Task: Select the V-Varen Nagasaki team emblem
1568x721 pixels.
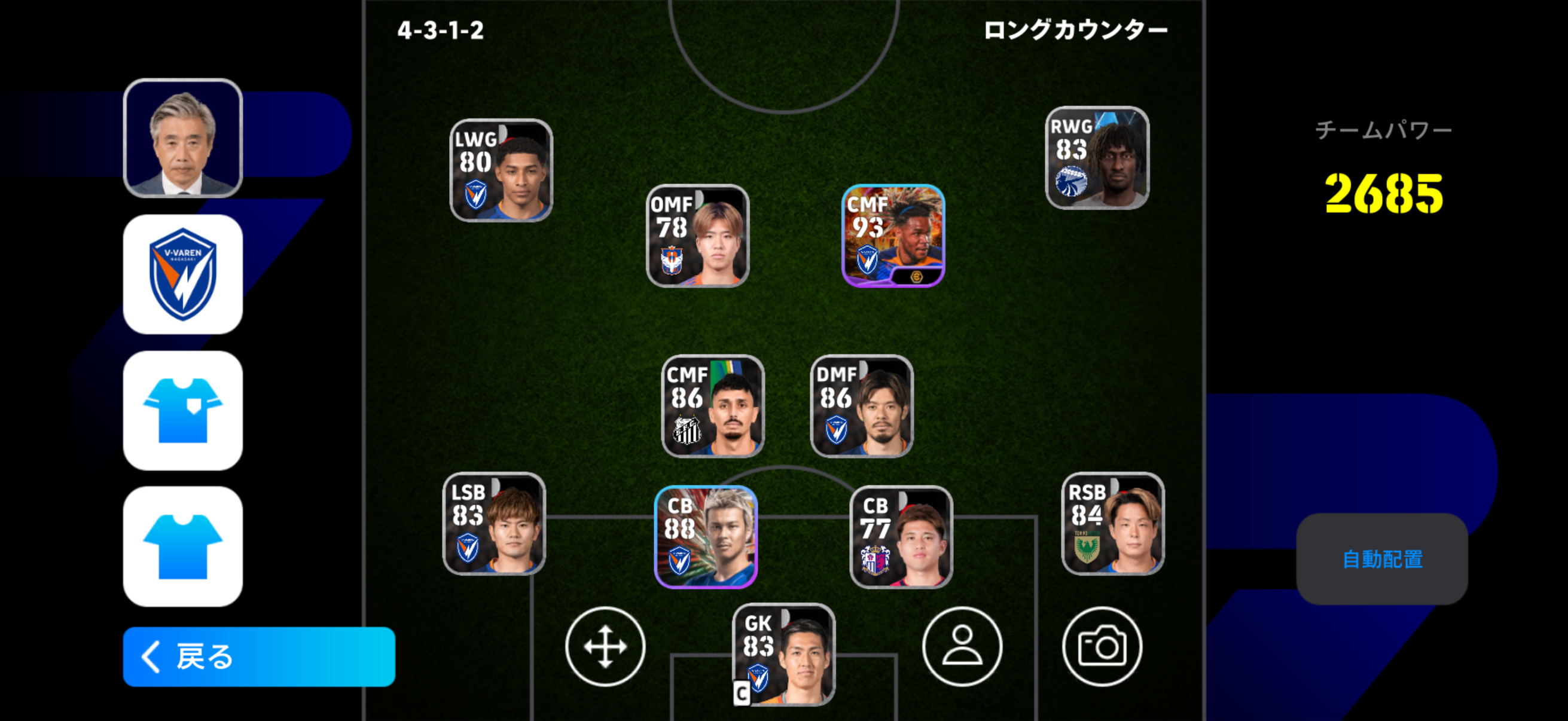Action: (x=182, y=274)
